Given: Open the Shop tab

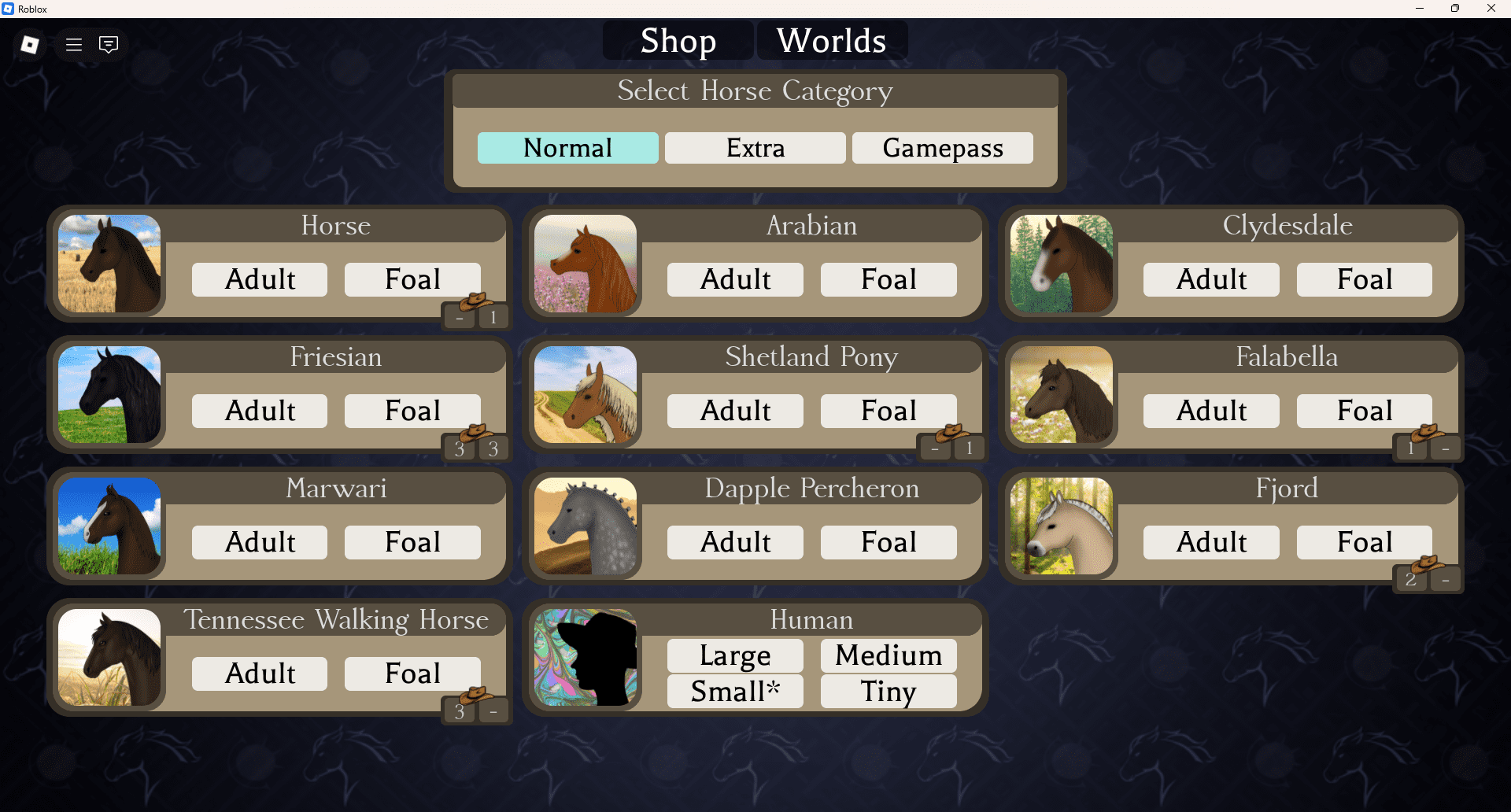Looking at the screenshot, I should tap(678, 41).
